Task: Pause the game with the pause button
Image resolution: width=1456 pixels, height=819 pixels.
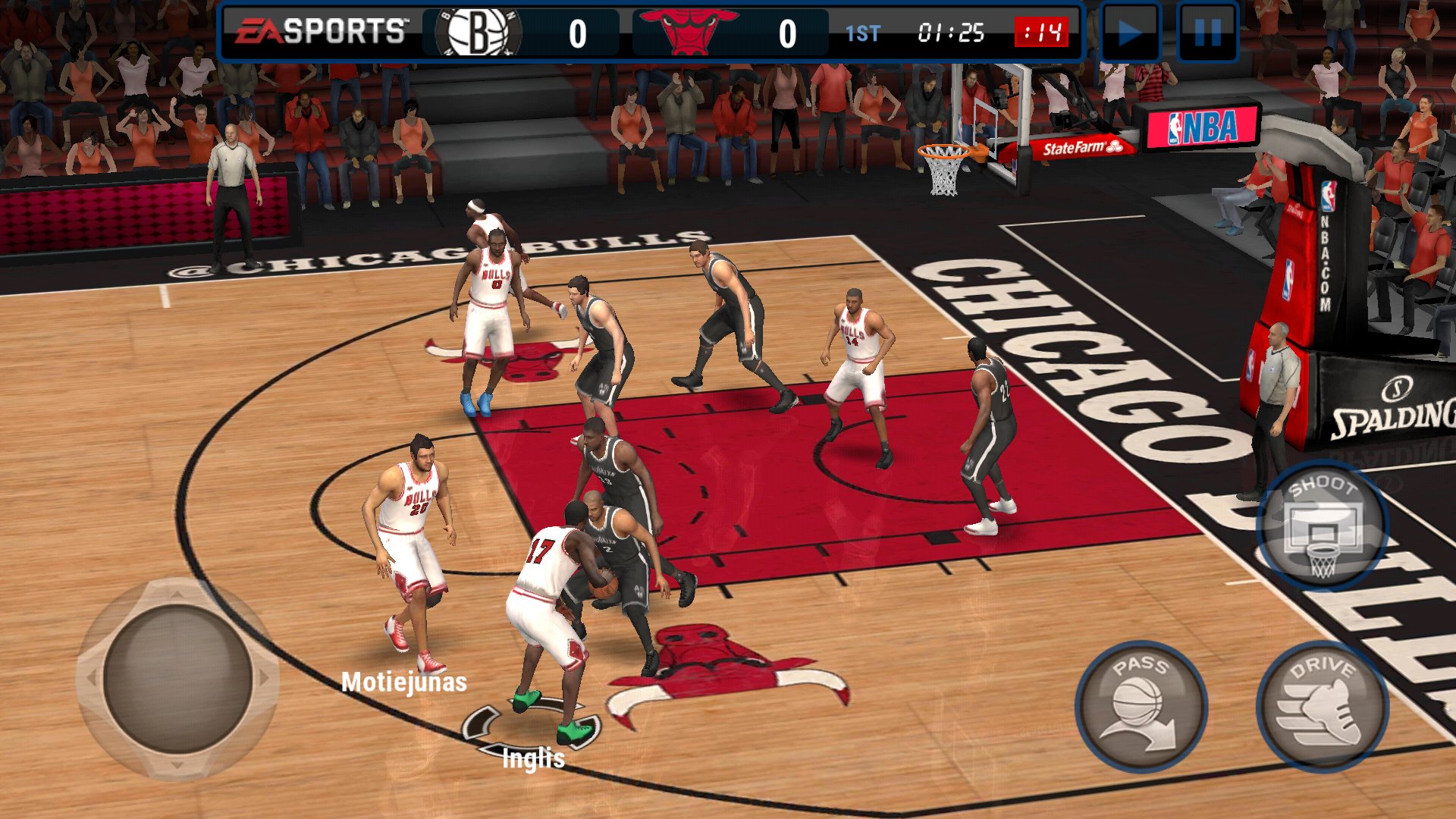Action: tap(1207, 33)
